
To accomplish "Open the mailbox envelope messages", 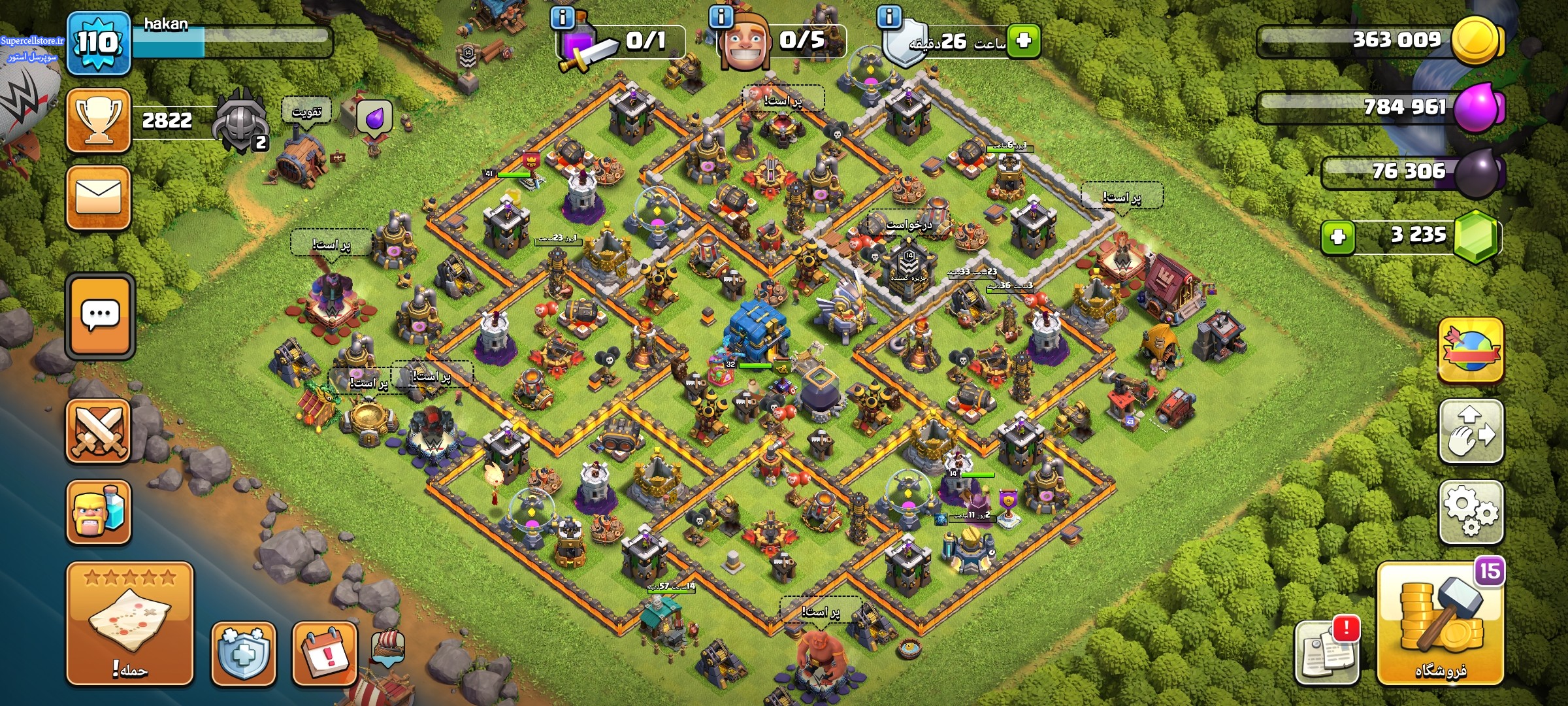I will pyautogui.click(x=99, y=197).
